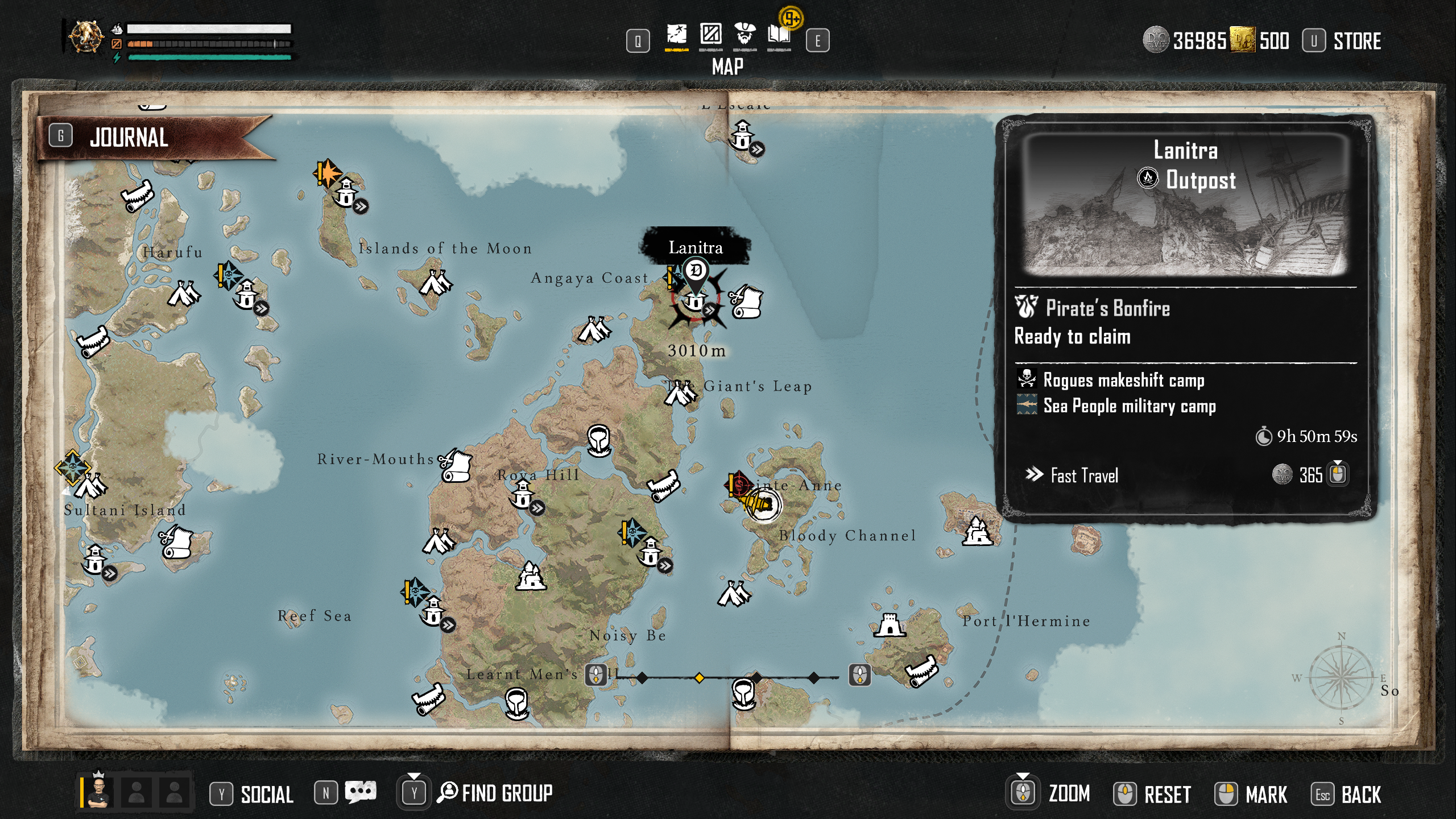This screenshot has height=819, width=1456.
Task: Select the fort marker beside Port l'Hermine
Action: pyautogui.click(x=889, y=626)
